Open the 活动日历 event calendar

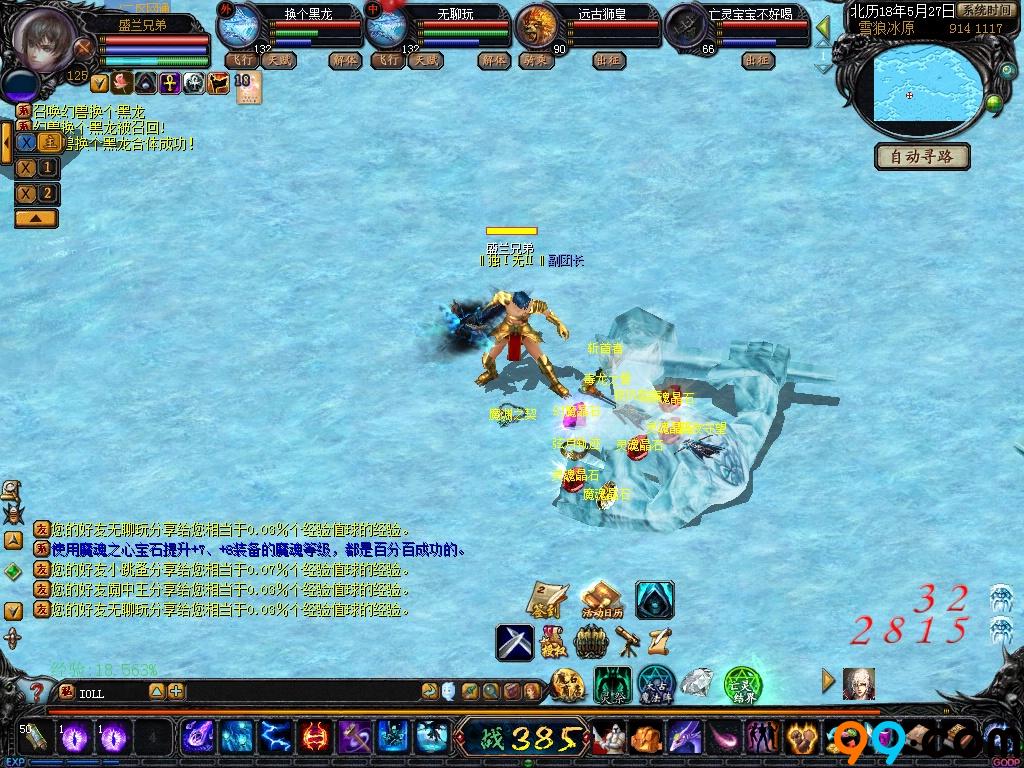601,599
